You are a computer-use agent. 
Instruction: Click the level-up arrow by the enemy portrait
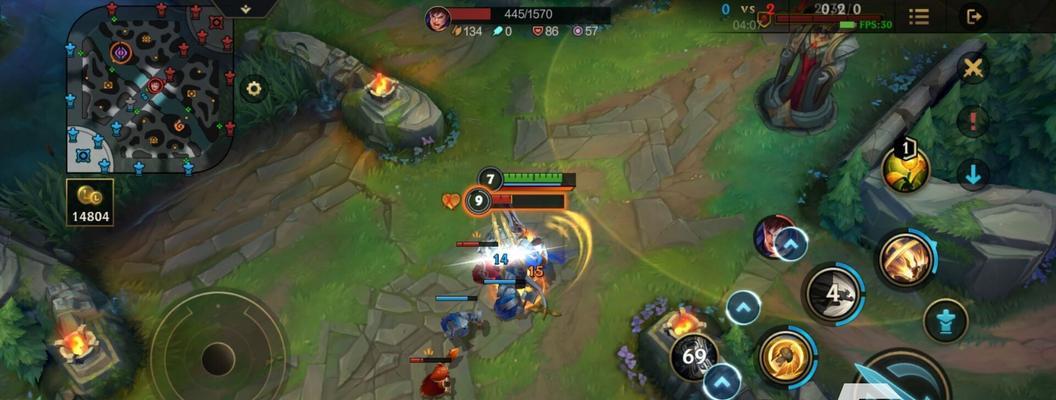coord(791,244)
